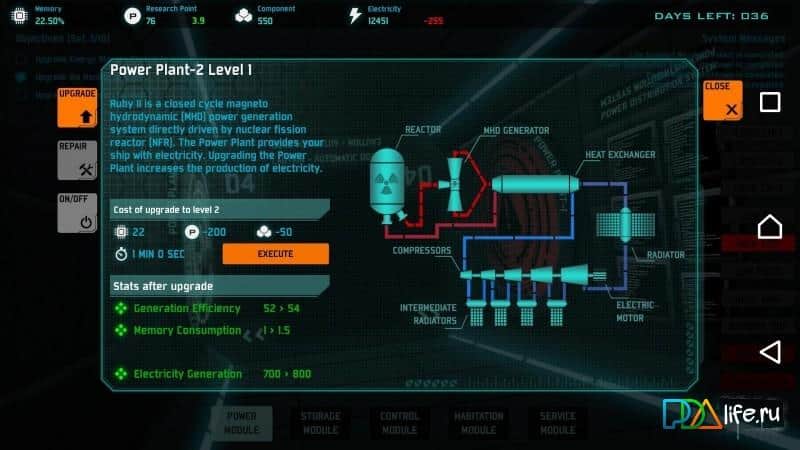Close the Power Plant panel
Viewport: 800px width, 450px height.
722,100
